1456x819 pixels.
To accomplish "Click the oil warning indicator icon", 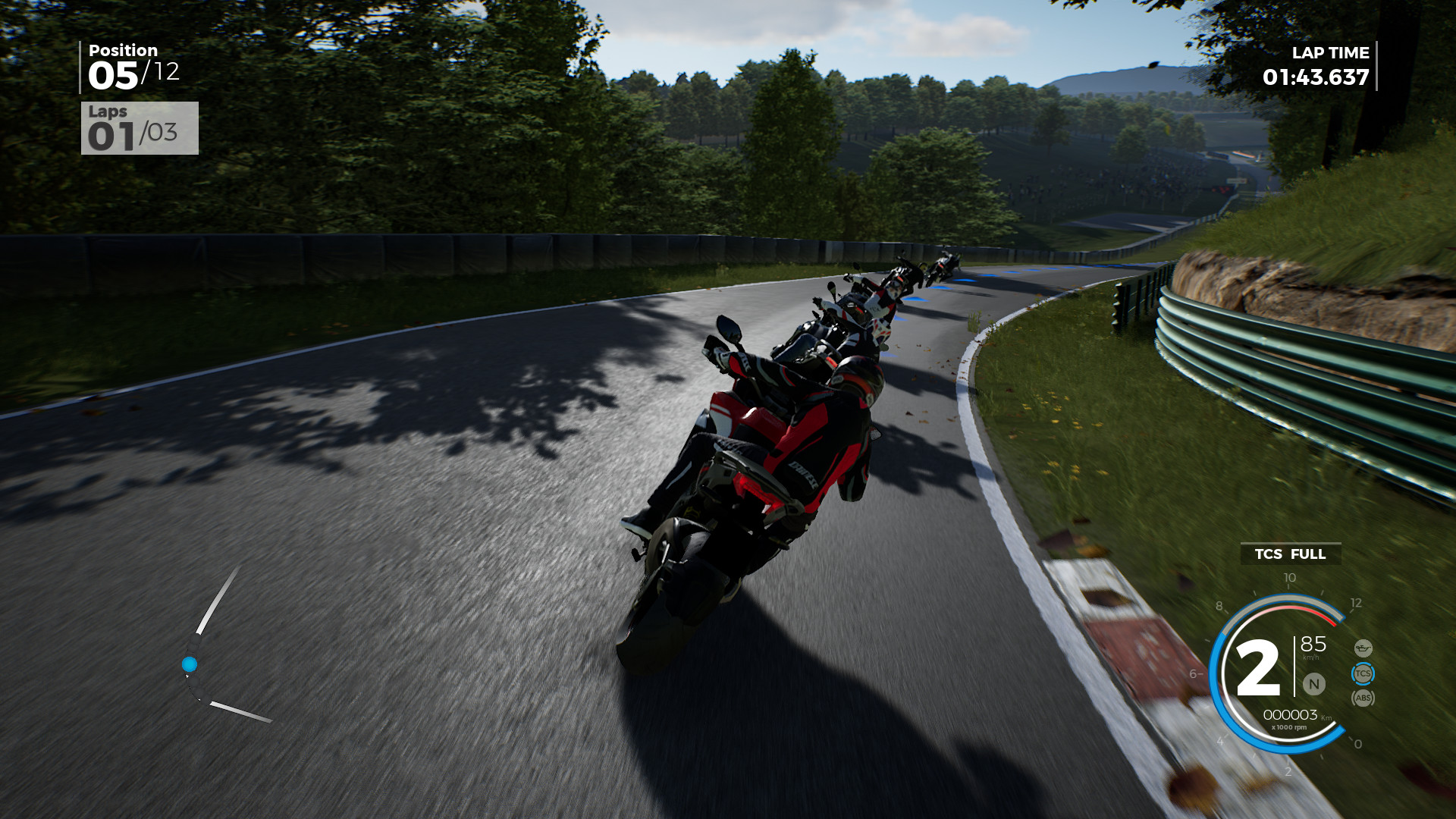I will (1363, 648).
